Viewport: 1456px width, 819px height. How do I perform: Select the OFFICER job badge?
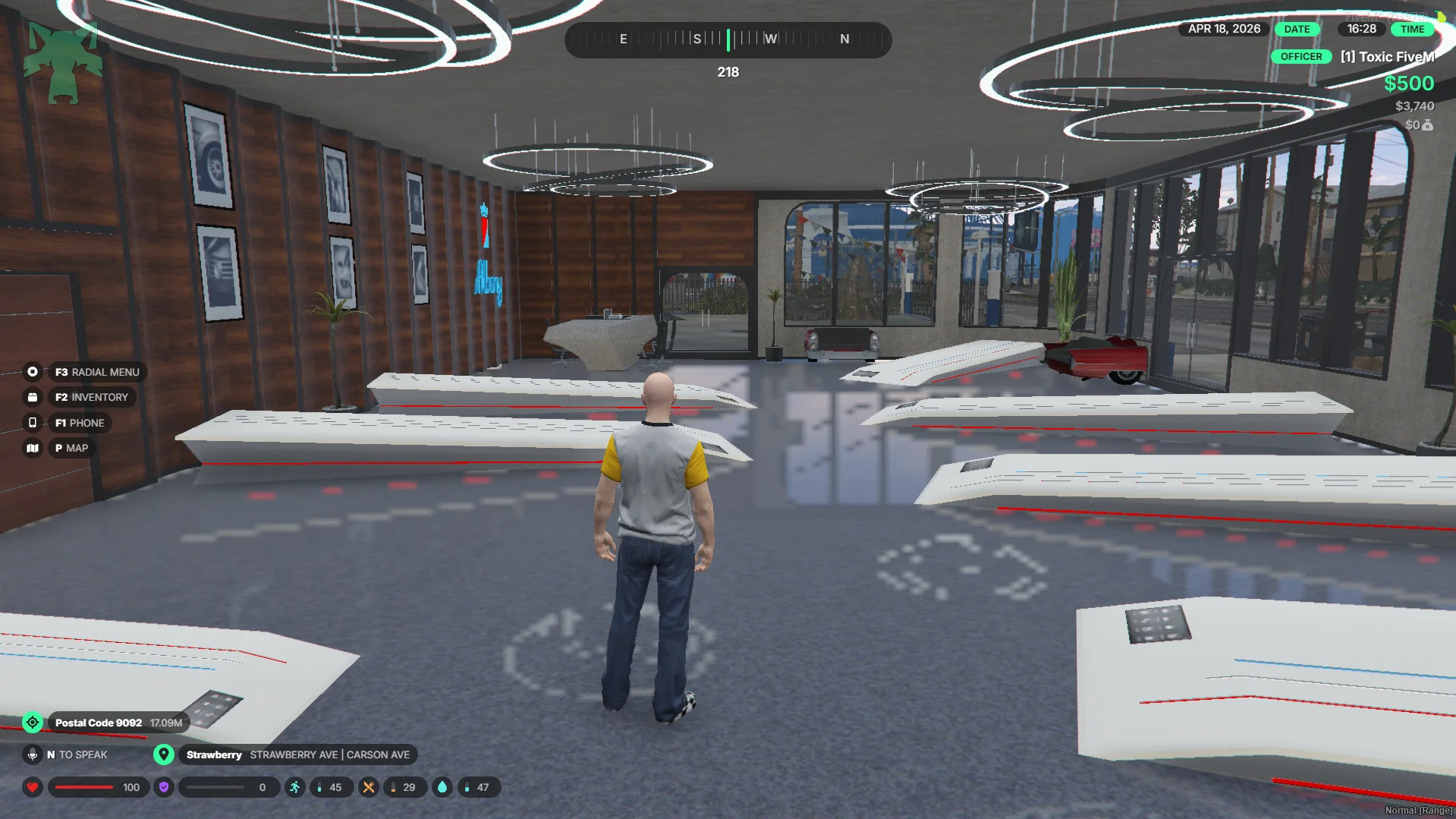[x=1300, y=57]
